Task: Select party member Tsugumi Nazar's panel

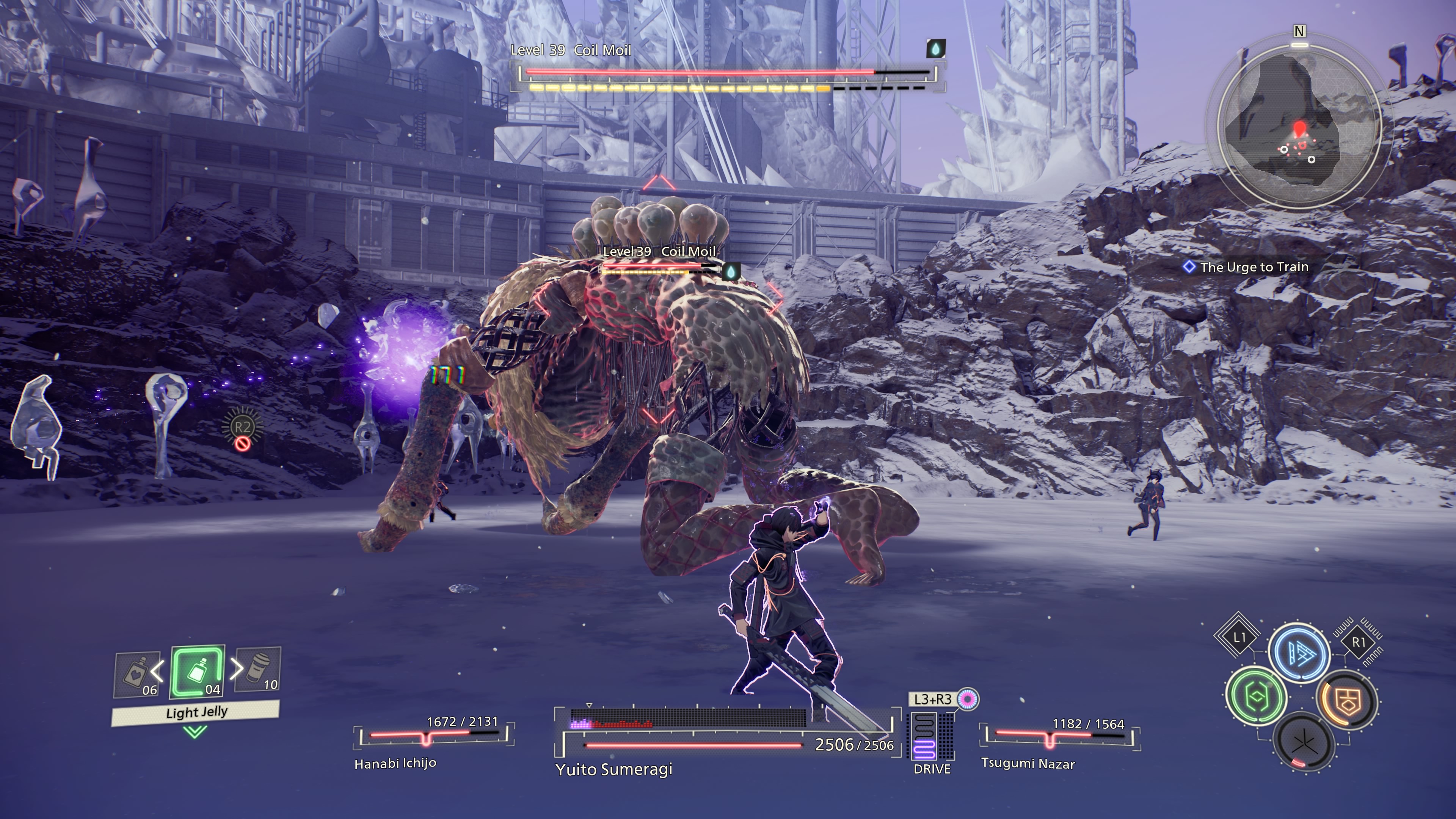Action: [x=1059, y=742]
